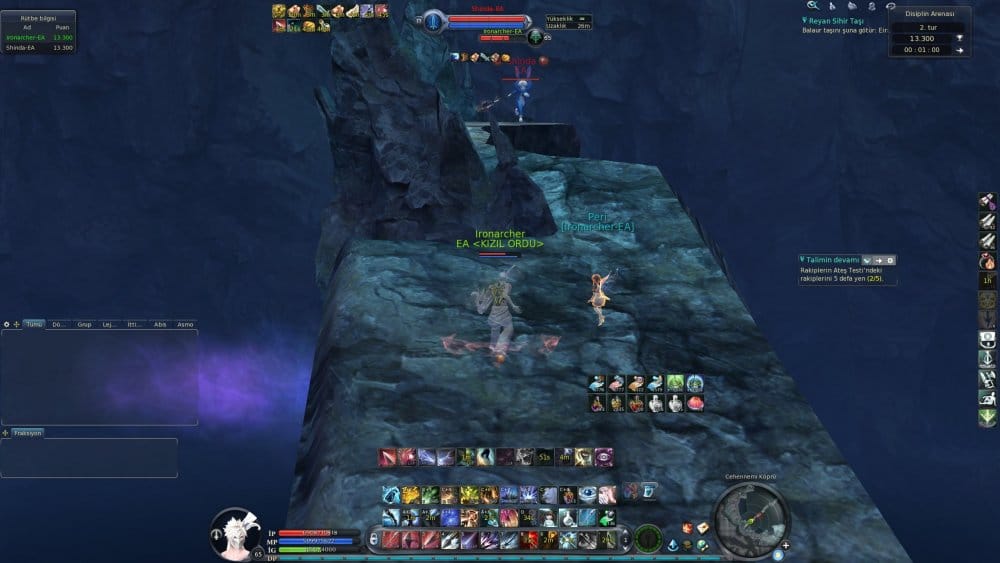Image resolution: width=1000 pixels, height=563 pixels.
Task: Select the Abis chat tab
Action: coord(160,324)
